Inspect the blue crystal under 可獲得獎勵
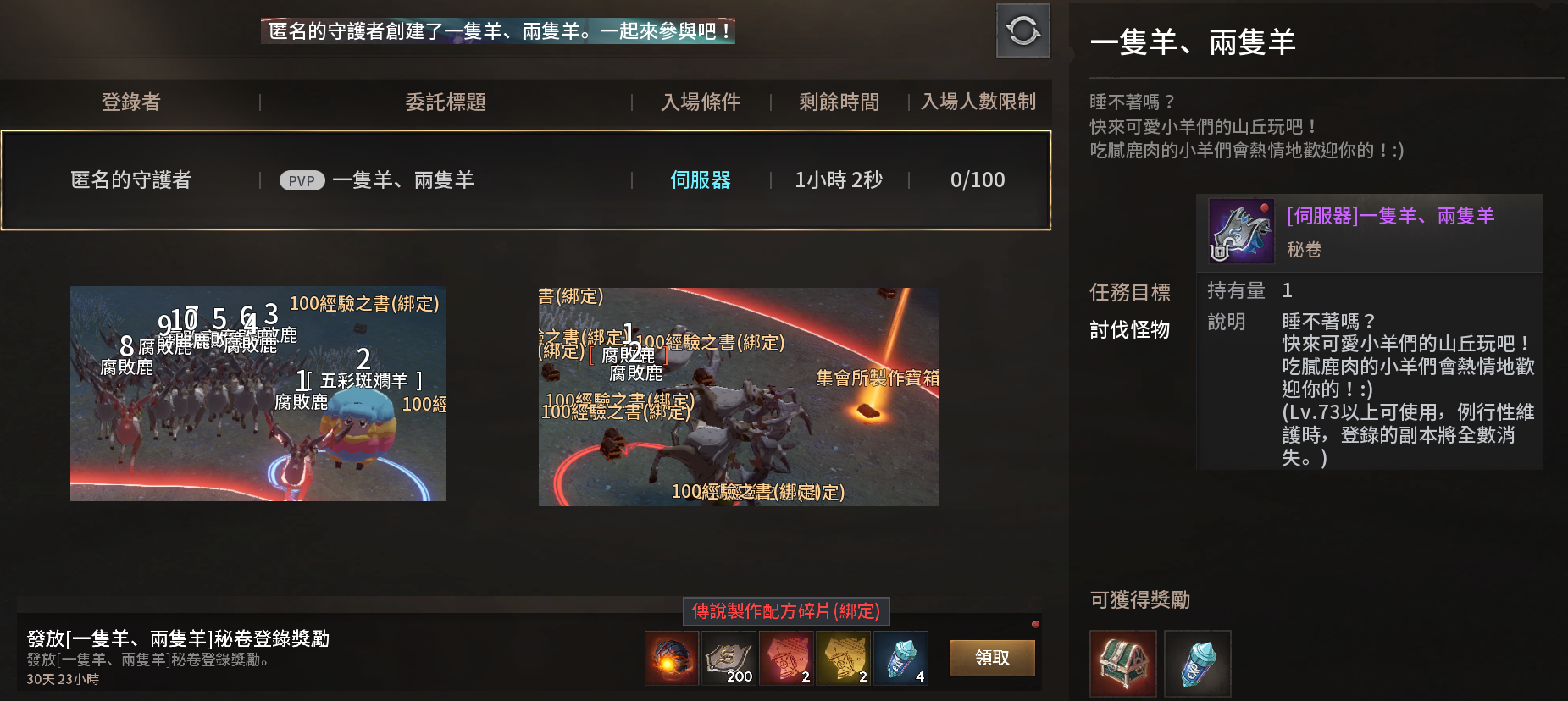 (x=1197, y=663)
